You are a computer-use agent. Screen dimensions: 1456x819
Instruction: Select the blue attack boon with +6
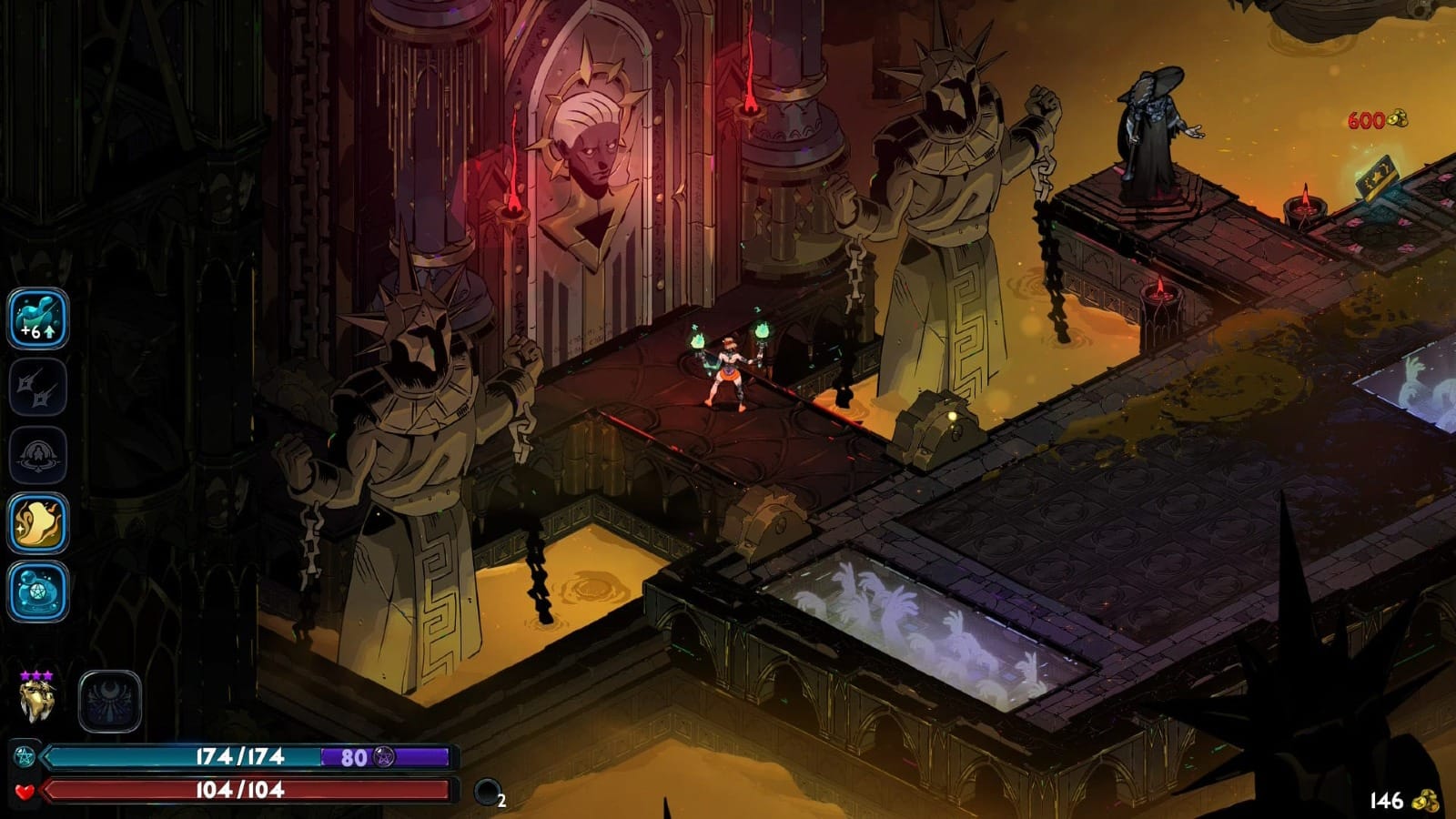pyautogui.click(x=38, y=319)
